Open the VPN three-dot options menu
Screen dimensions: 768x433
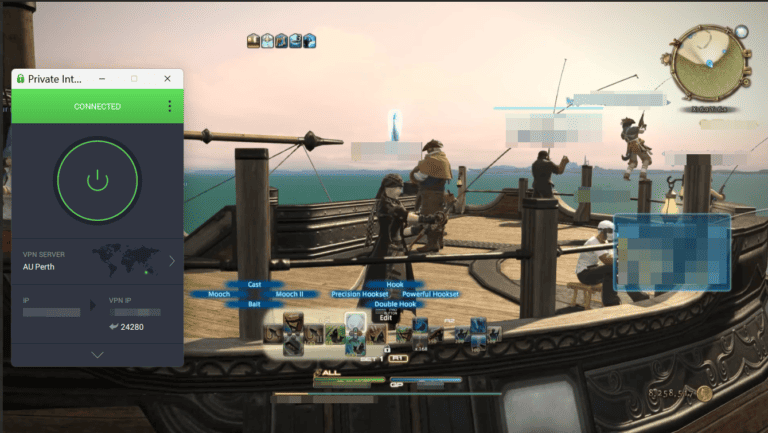(169, 106)
